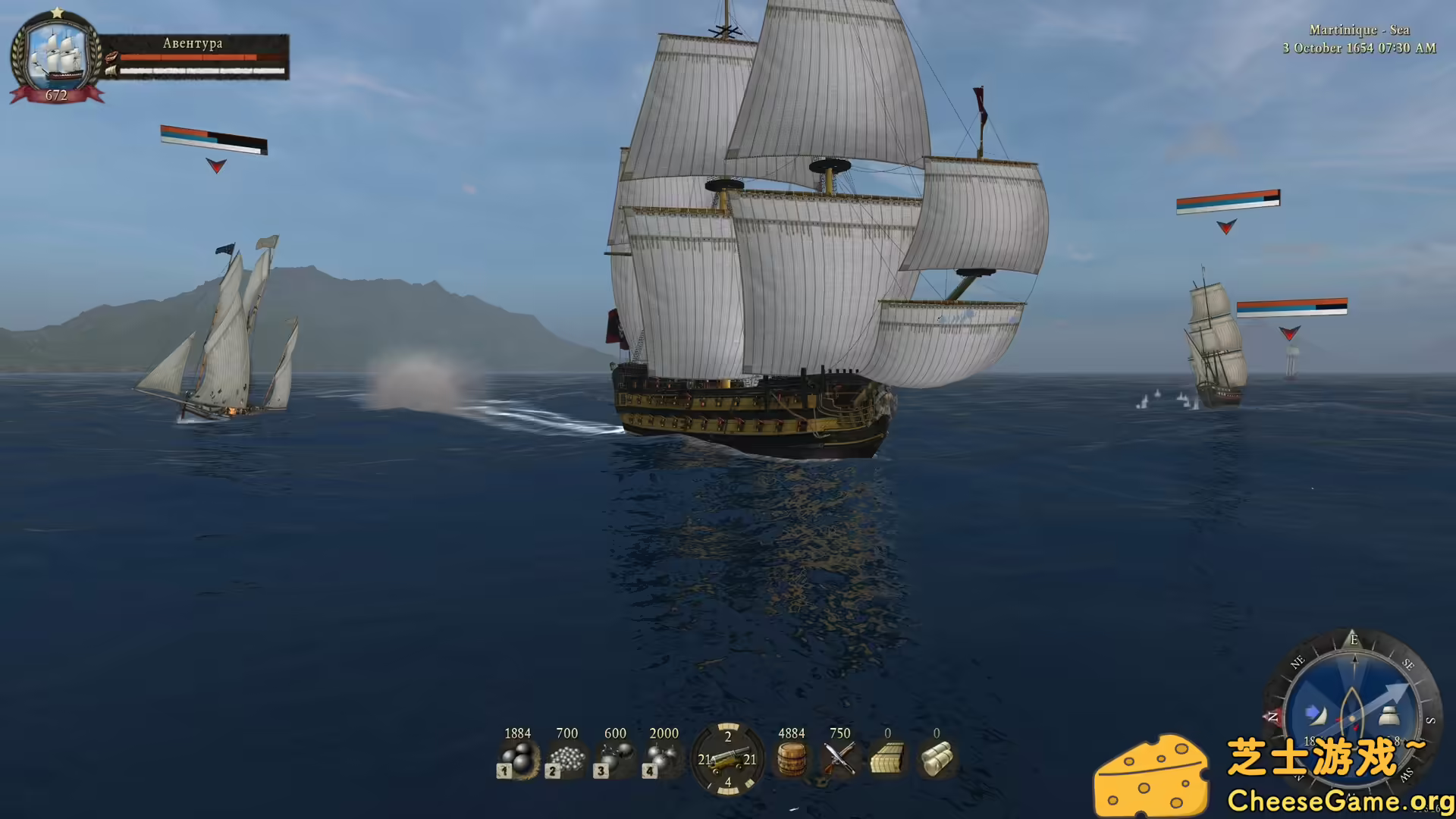Toggle the port broadside arc showing 21
The width and height of the screenshot is (1456, 819).
[704, 761]
